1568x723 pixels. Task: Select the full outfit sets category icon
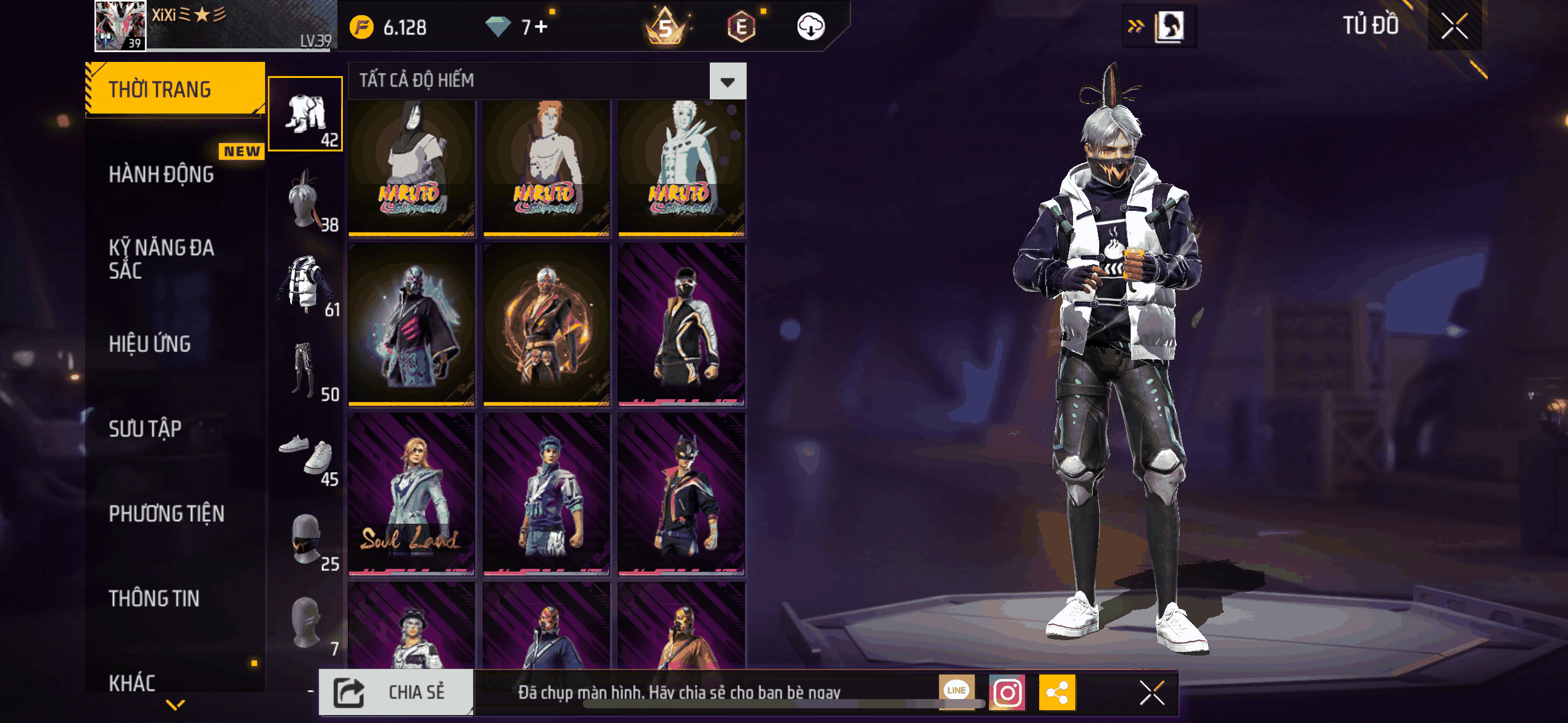coord(306,113)
